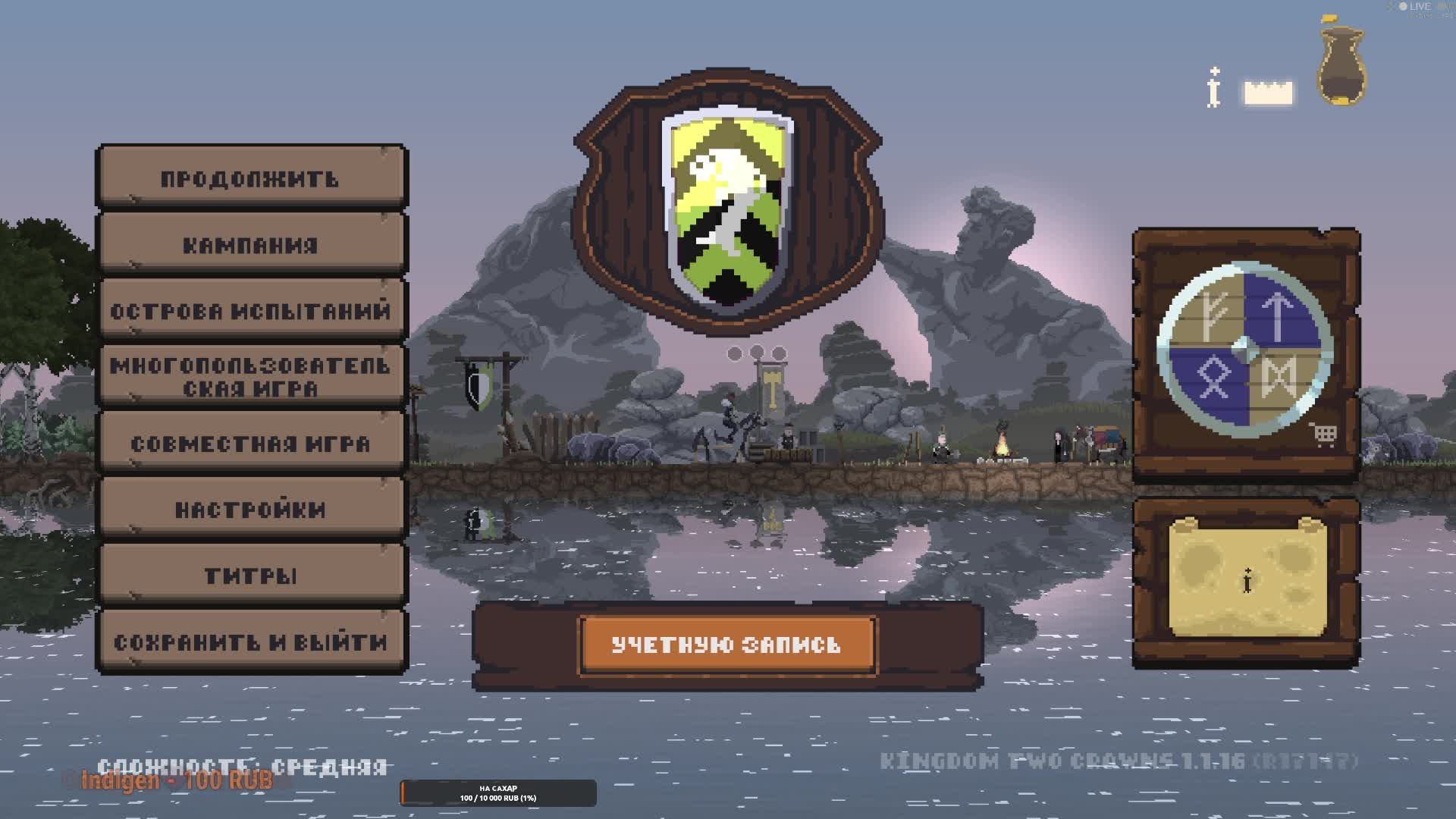Start Совместная игра co-op mode
Viewport: 1456px width, 819px height.
pos(251,443)
